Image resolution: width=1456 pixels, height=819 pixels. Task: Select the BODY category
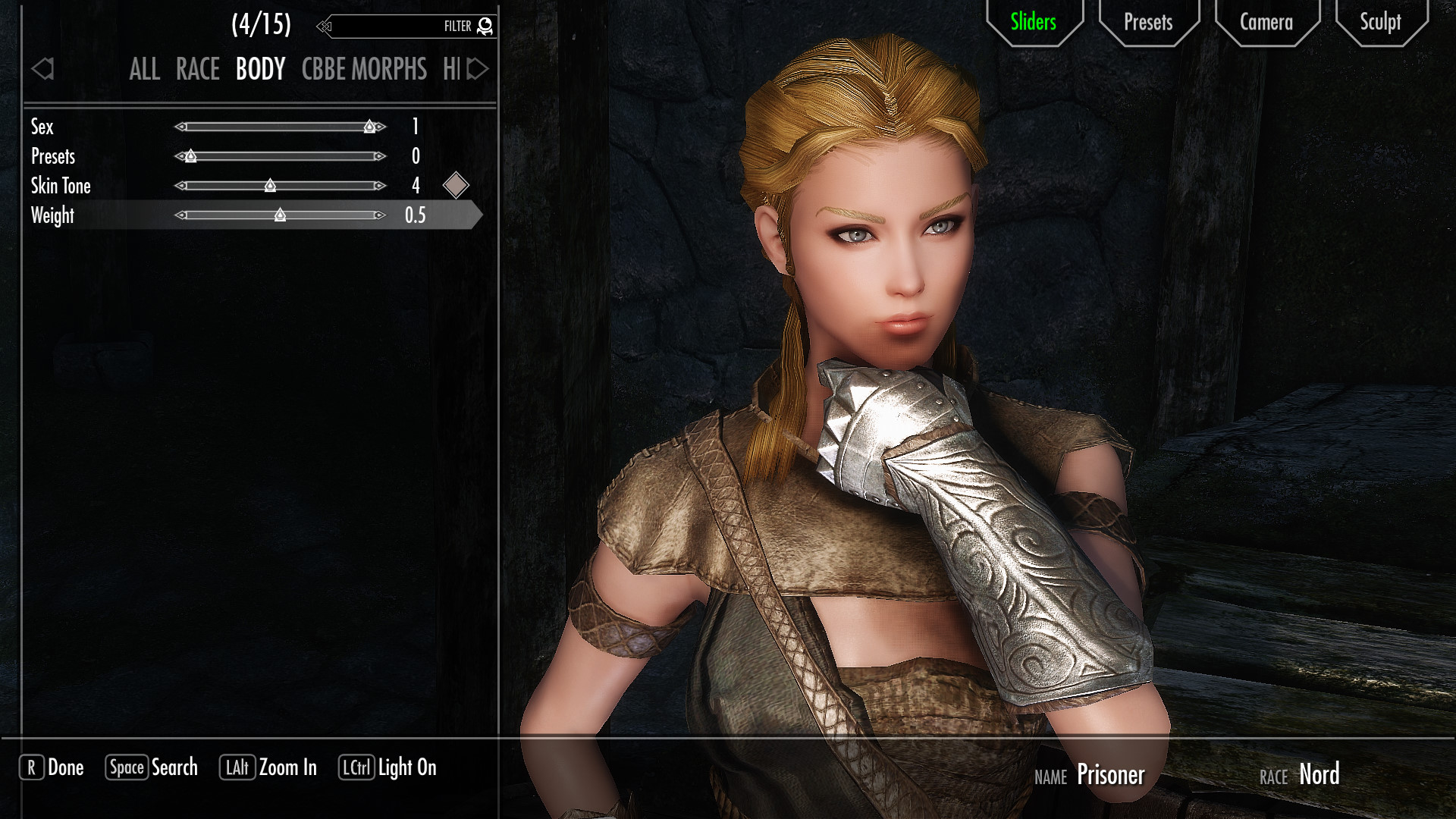click(x=260, y=70)
